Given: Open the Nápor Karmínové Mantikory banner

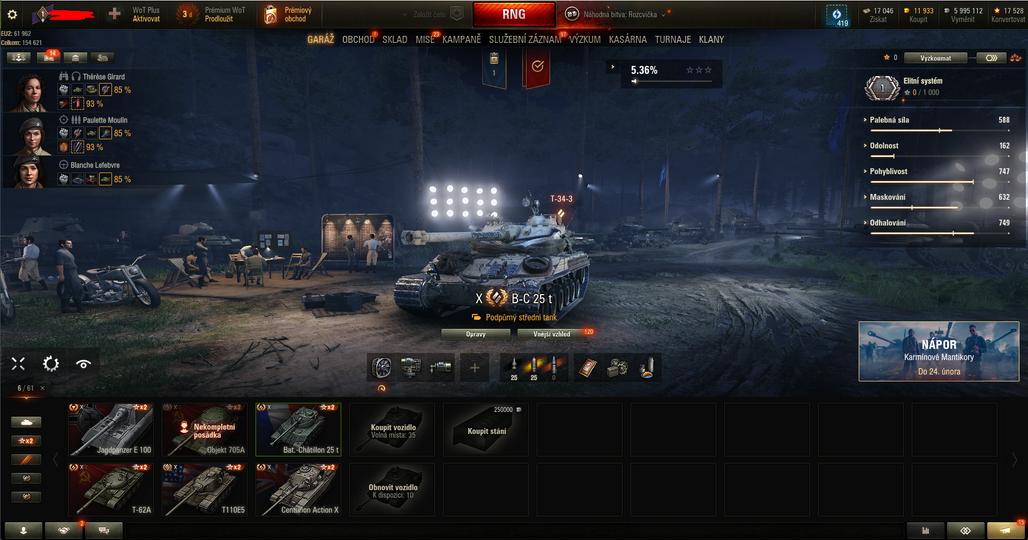Looking at the screenshot, I should pyautogui.click(x=938, y=351).
